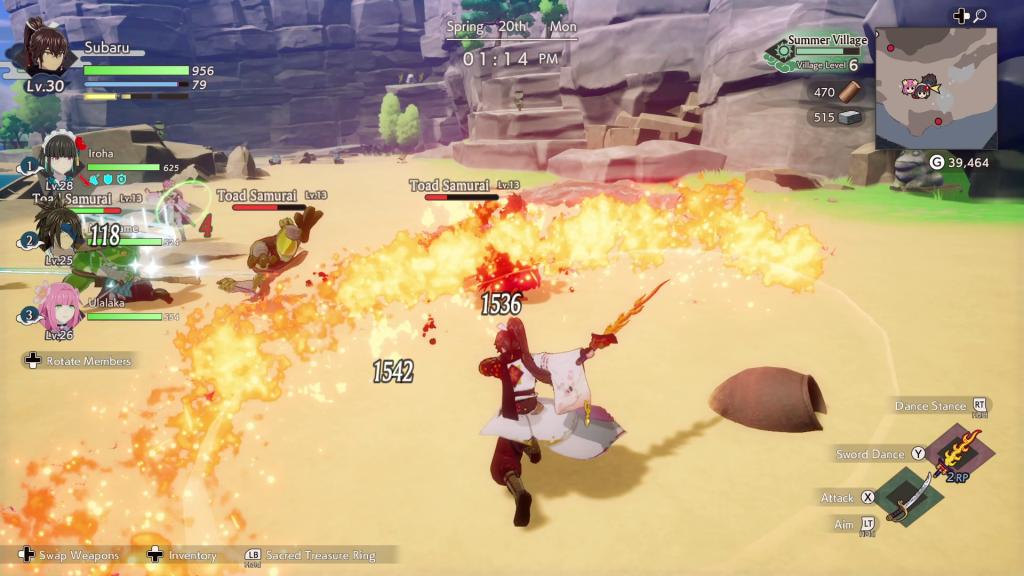Choose party member Iroha's portrait
The width and height of the screenshot is (1024, 576).
coord(62,160)
